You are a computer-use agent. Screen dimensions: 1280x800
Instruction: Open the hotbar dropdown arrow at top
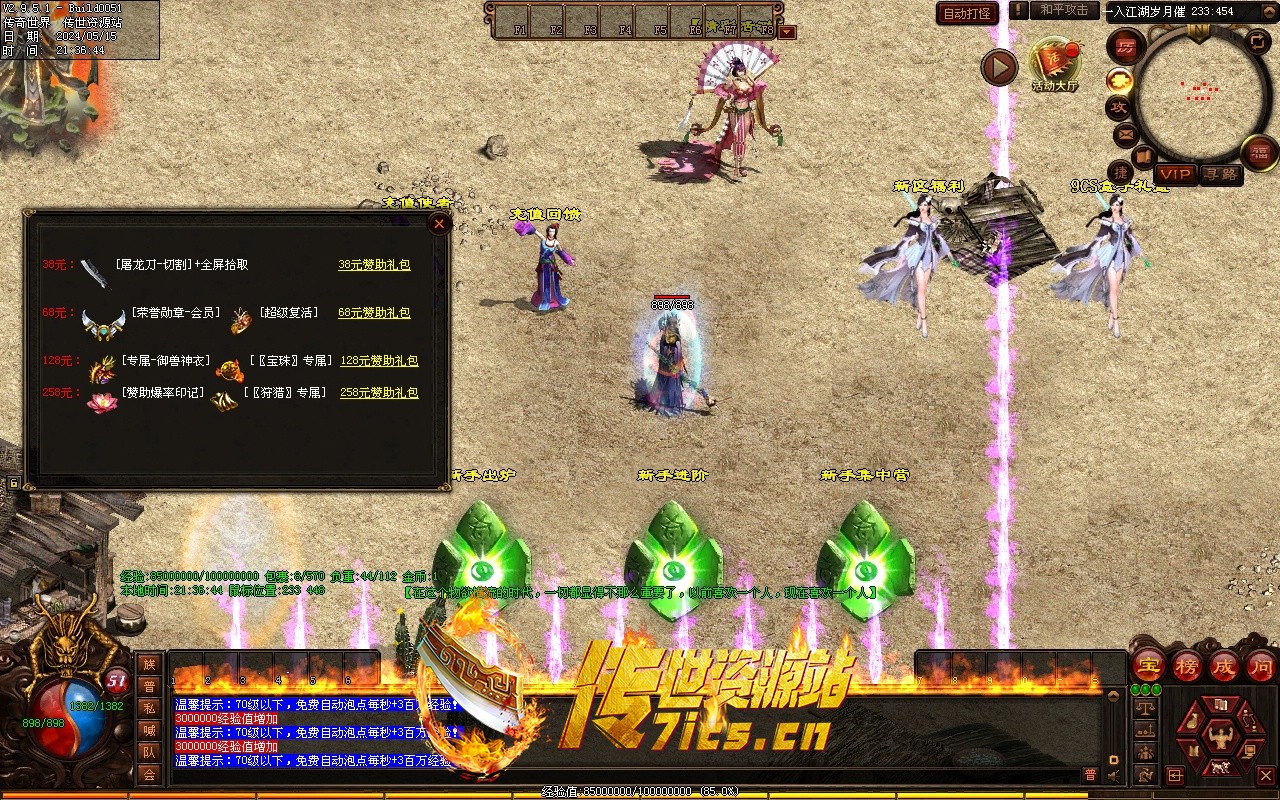coord(787,31)
